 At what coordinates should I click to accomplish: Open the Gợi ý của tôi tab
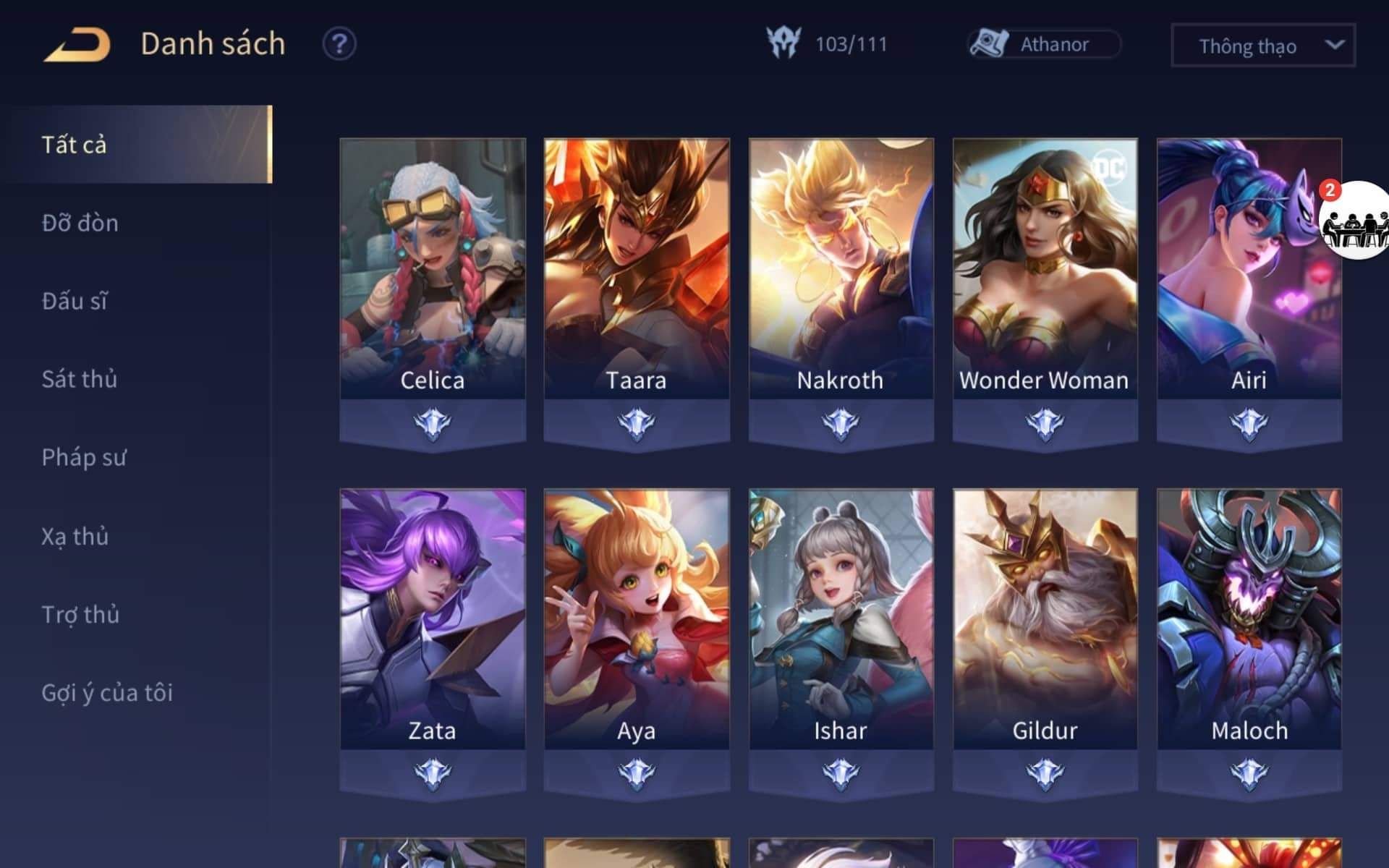[107, 692]
